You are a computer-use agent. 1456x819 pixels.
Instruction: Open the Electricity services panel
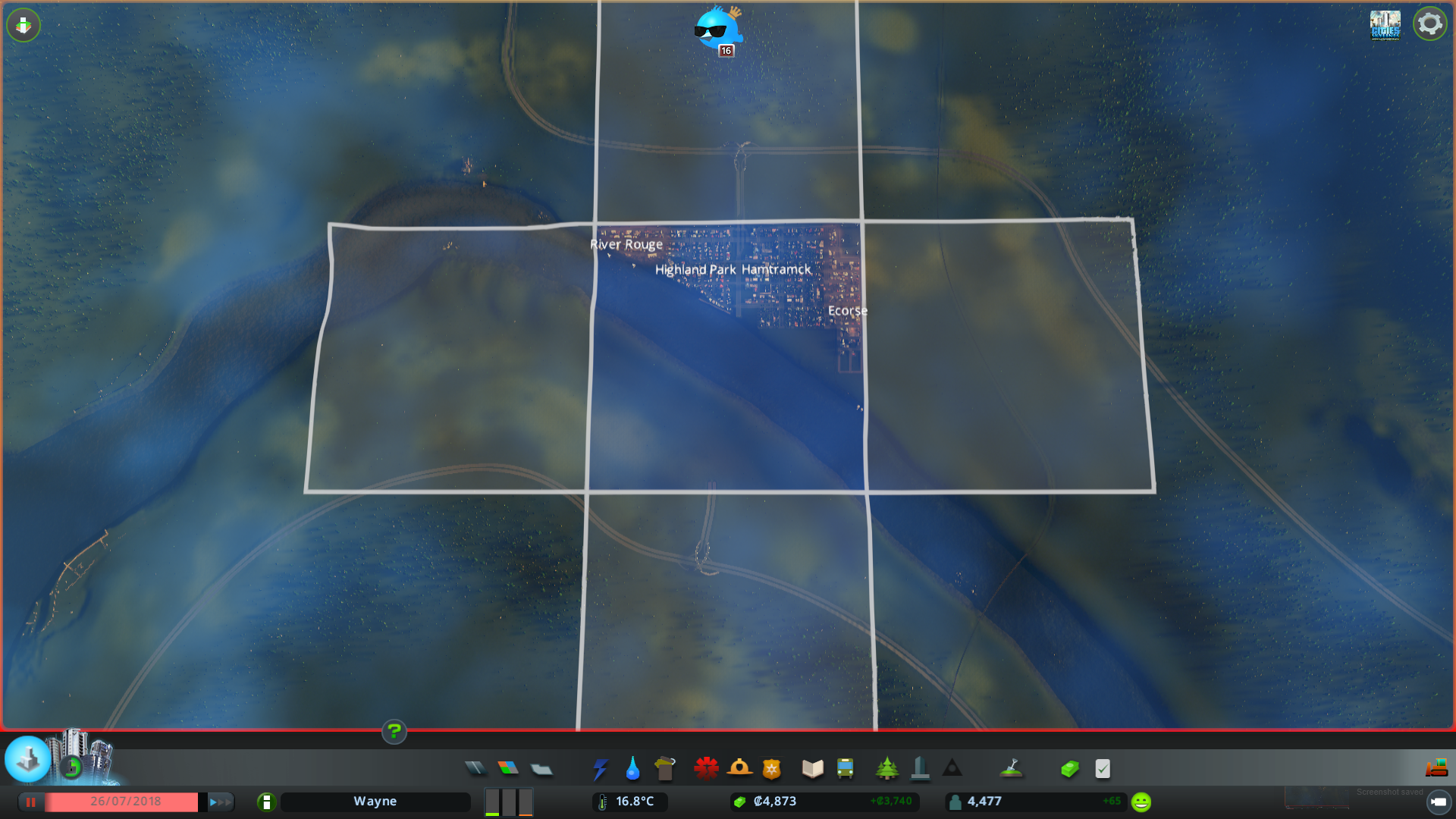(x=601, y=768)
